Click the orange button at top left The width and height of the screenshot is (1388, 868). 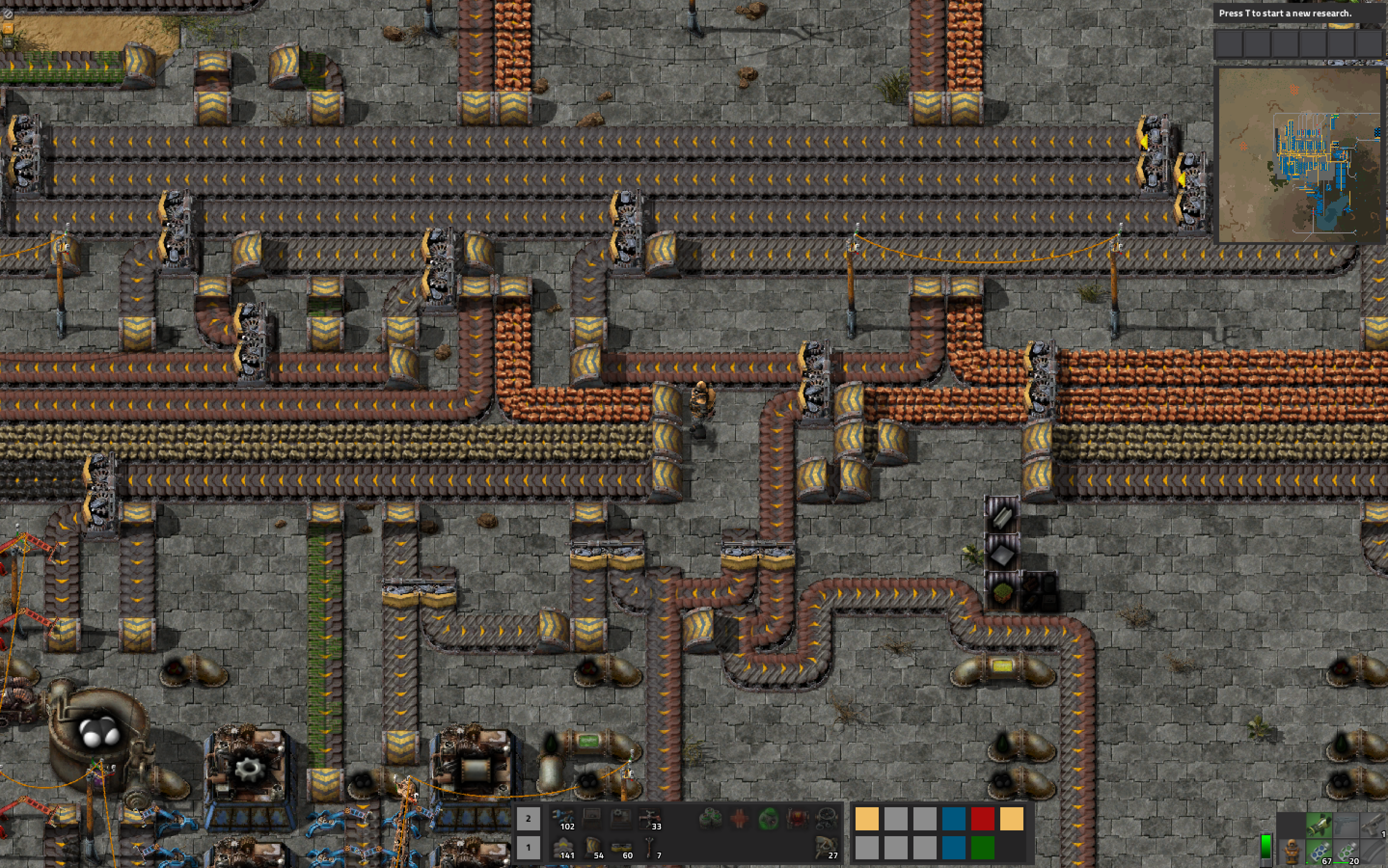coord(8,28)
